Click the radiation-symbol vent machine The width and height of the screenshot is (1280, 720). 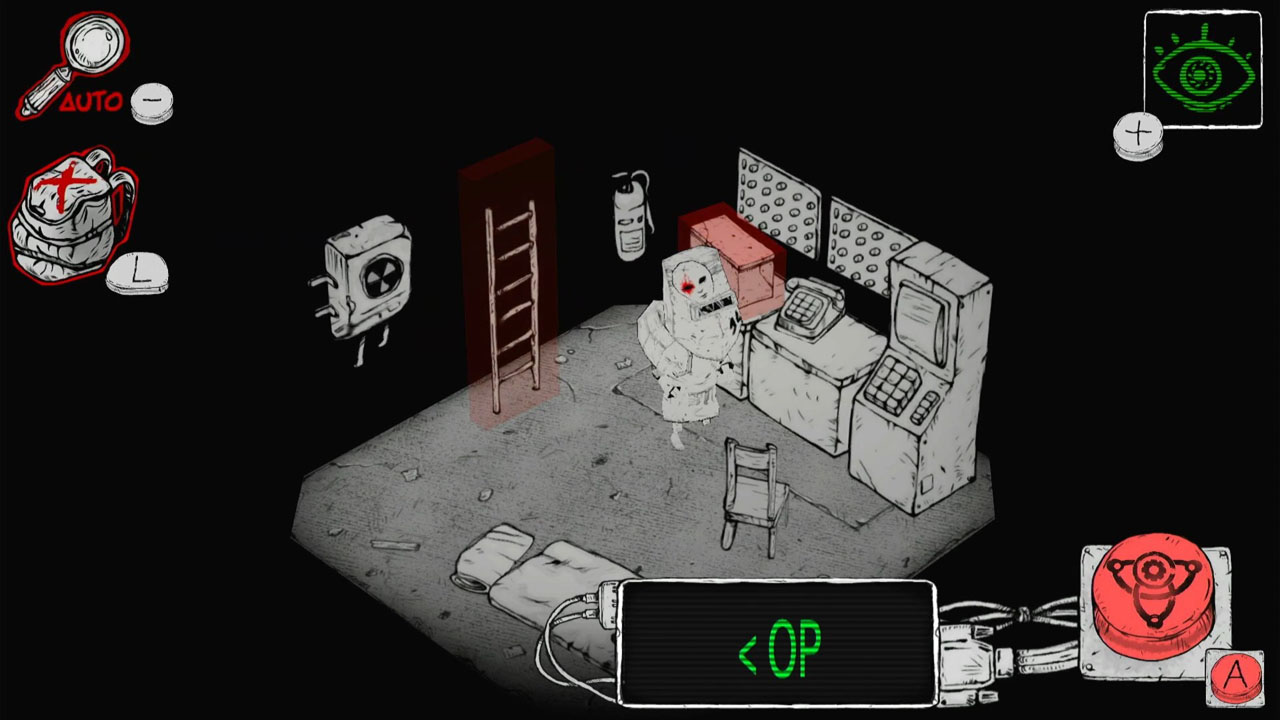click(370, 280)
